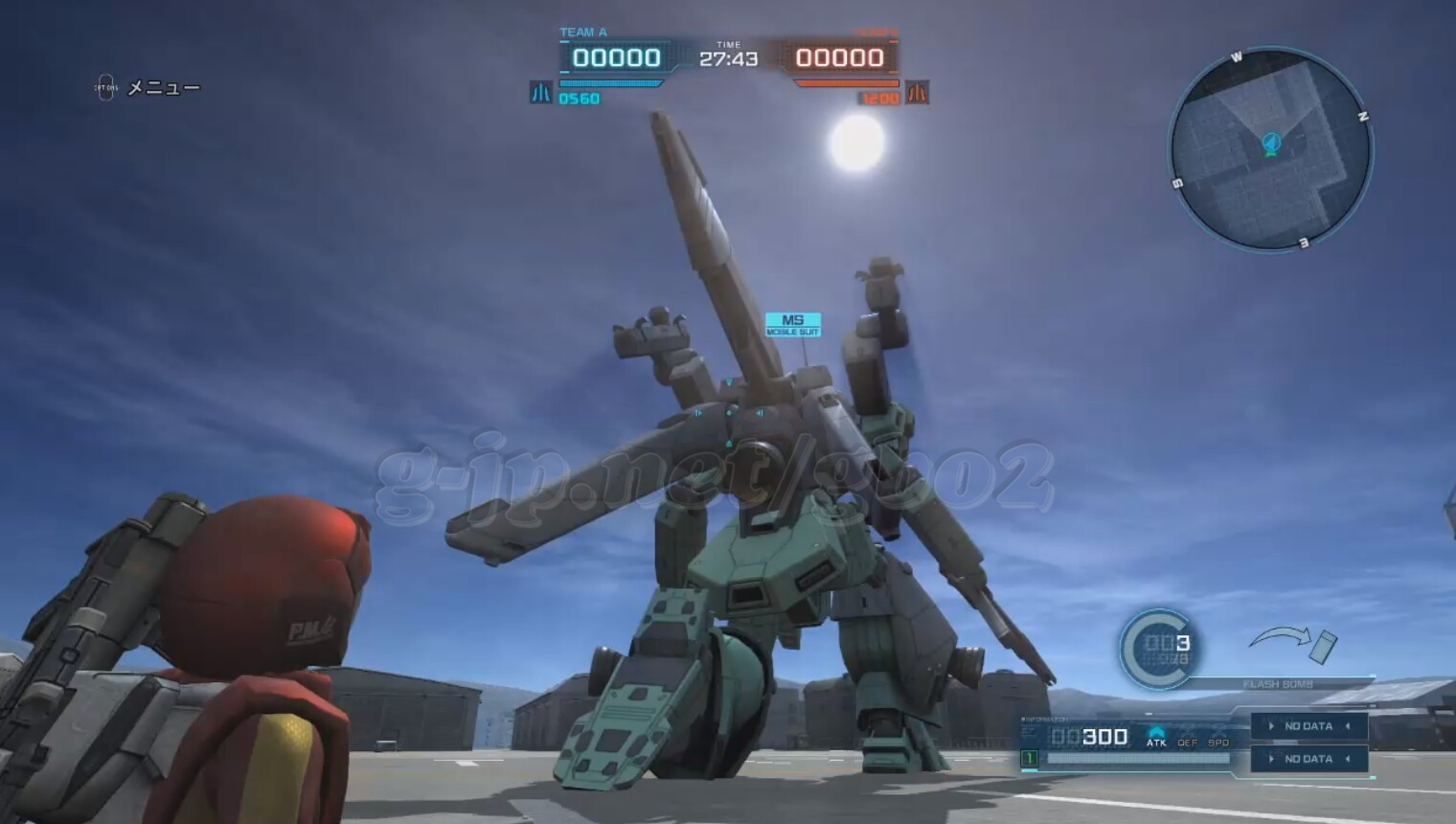Image resolution: width=1456 pixels, height=824 pixels.
Task: Select the player marker on the minimap
Action: pyautogui.click(x=1271, y=144)
